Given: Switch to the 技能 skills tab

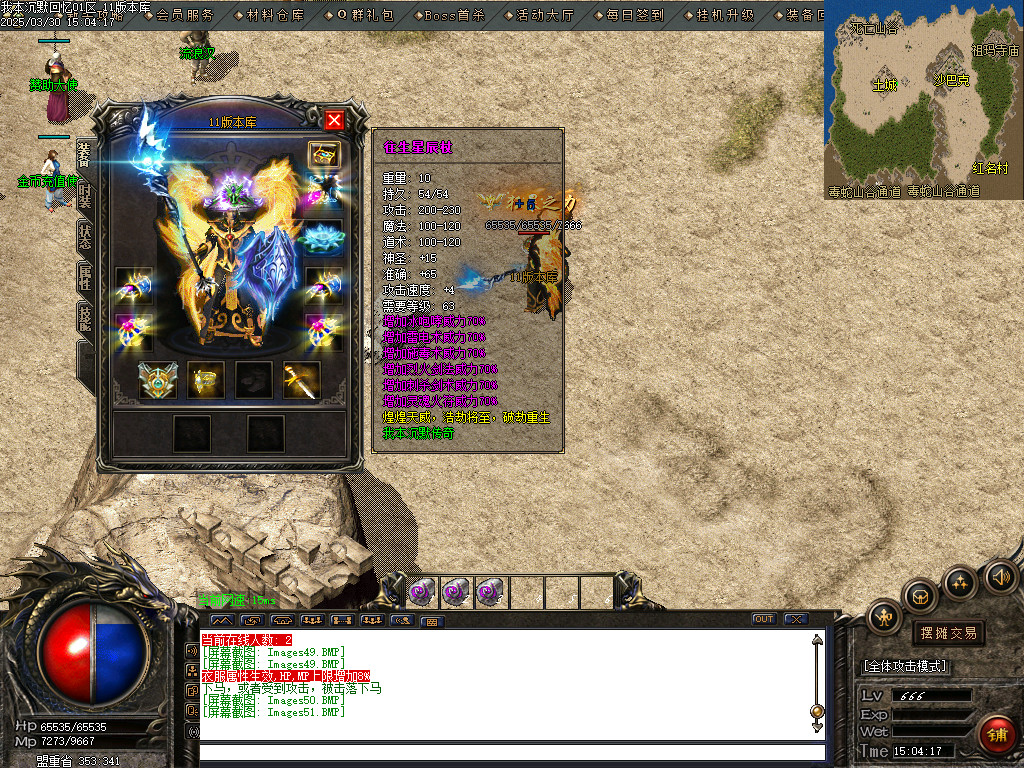Looking at the screenshot, I should [85, 320].
